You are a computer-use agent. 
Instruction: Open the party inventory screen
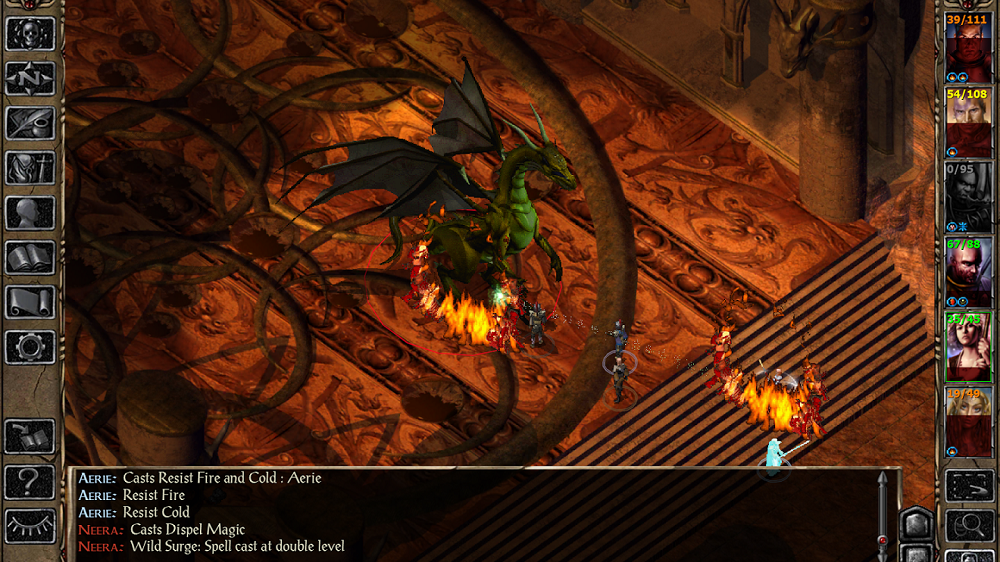(30, 167)
